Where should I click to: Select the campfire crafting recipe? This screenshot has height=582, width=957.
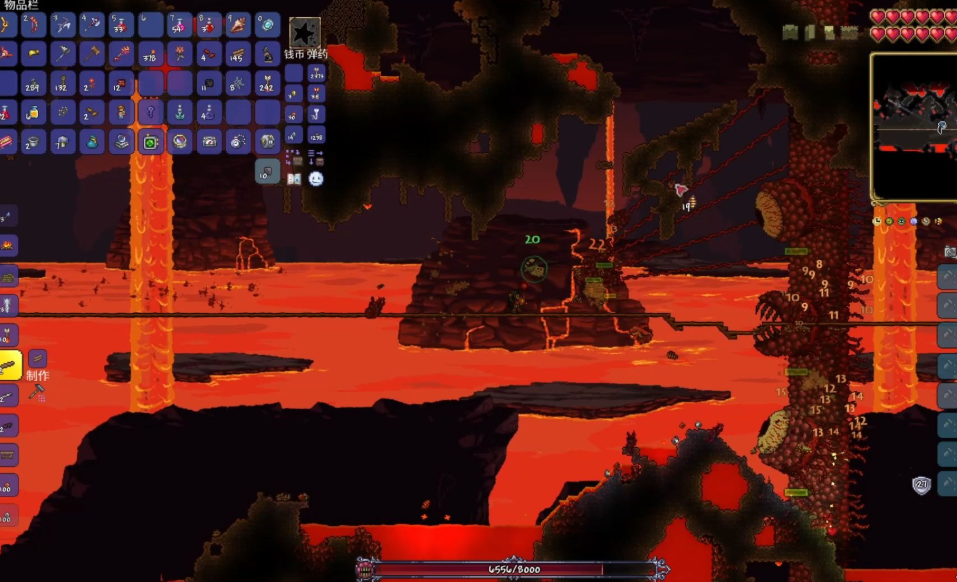(8, 245)
